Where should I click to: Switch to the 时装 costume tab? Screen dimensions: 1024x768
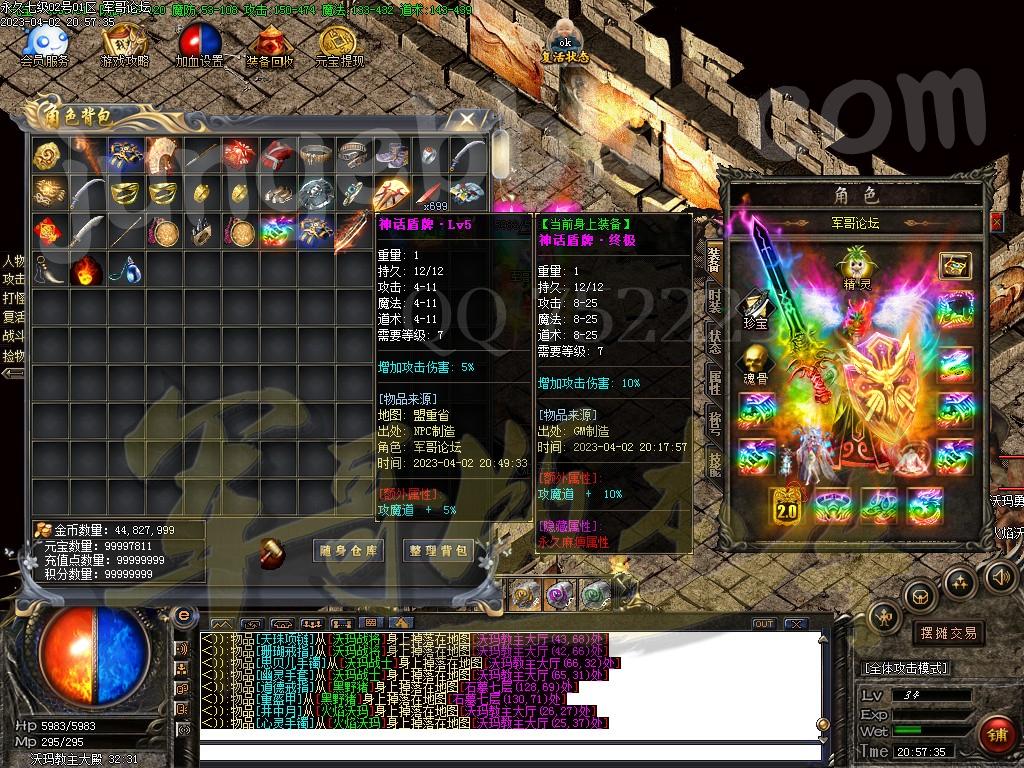pos(715,298)
